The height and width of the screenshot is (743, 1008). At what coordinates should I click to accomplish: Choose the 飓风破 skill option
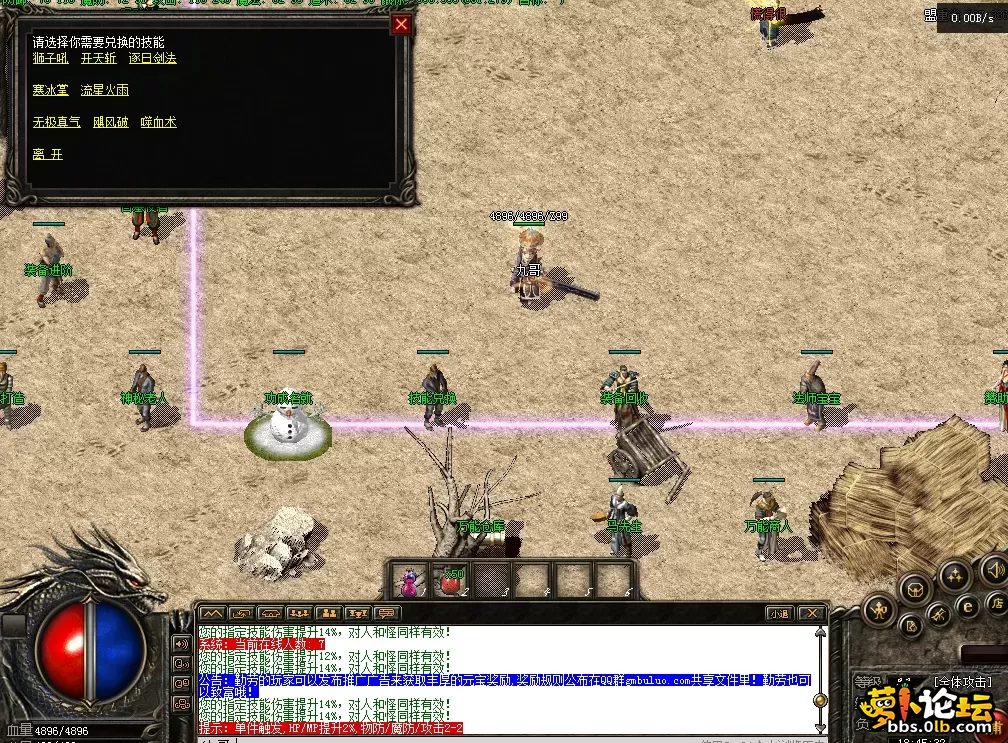point(110,122)
